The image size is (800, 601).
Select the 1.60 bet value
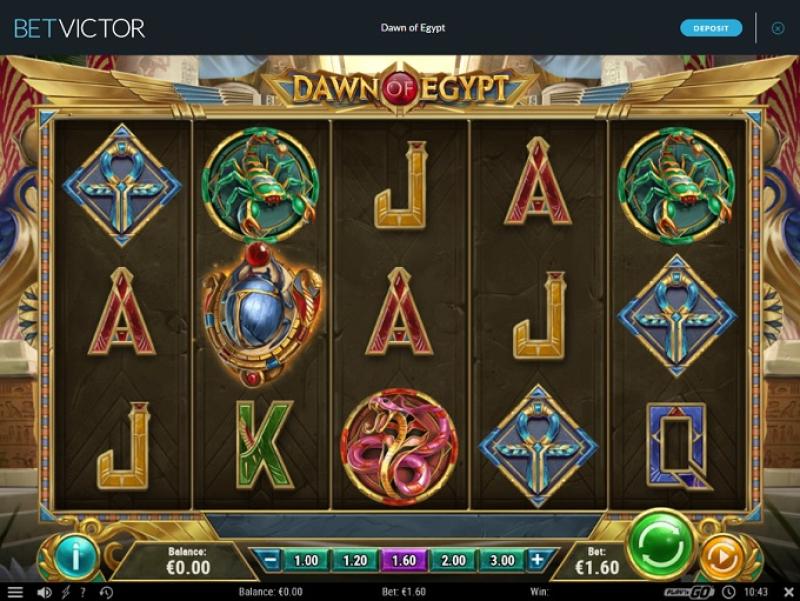(404, 561)
